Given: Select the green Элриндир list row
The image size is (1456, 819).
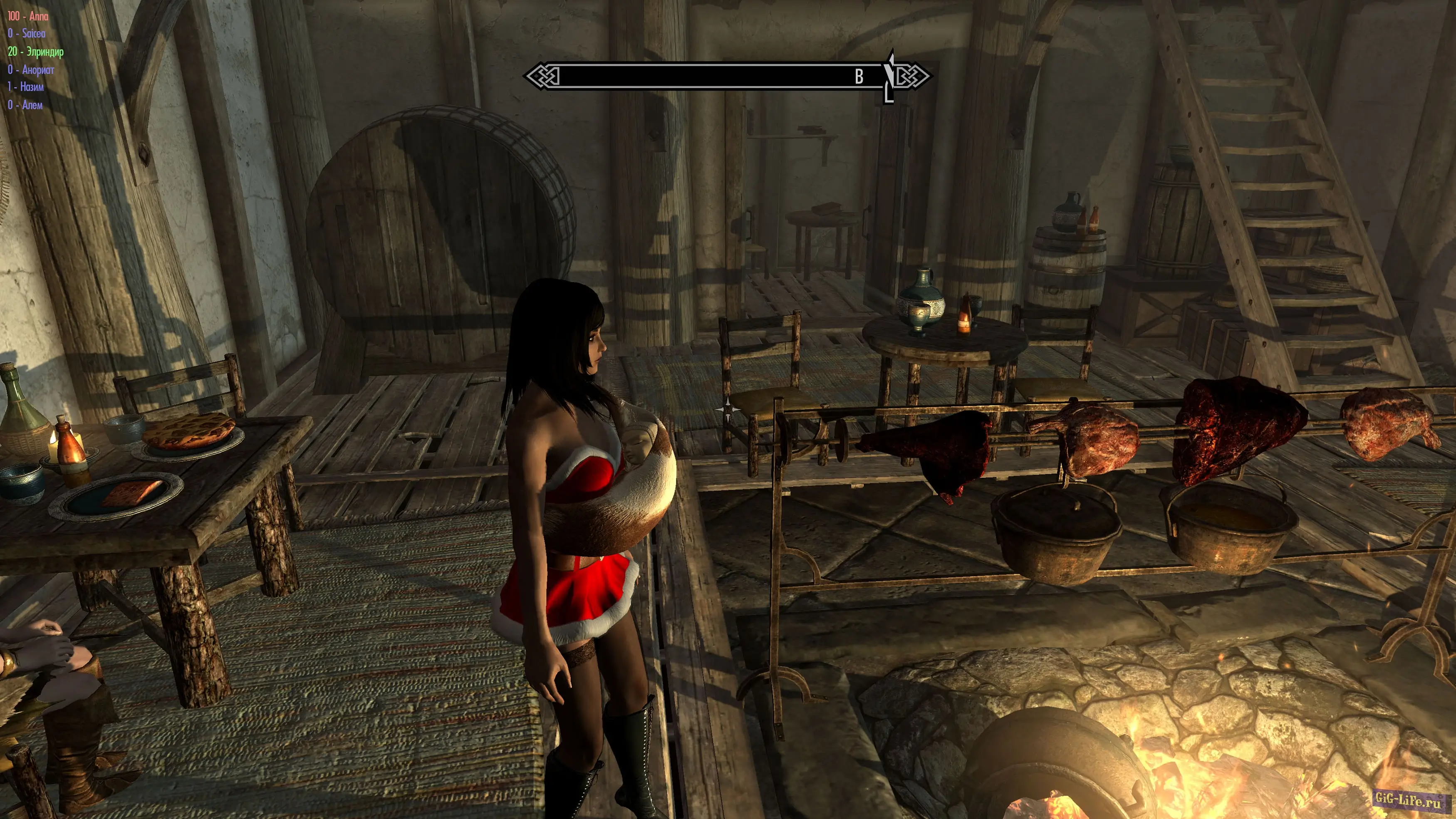Looking at the screenshot, I should pos(36,52).
